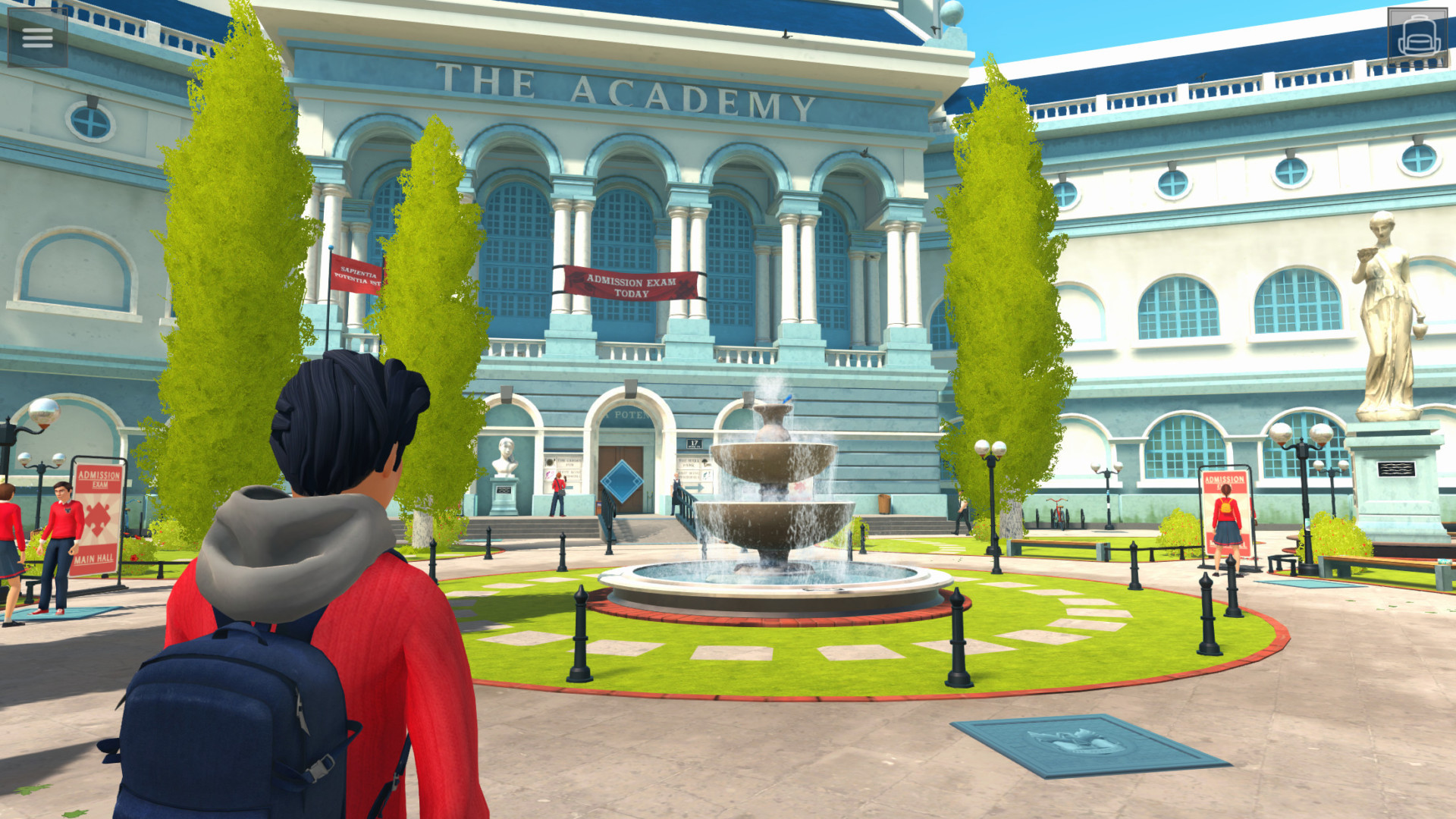Click the number 17 plaque above the entrance

[x=694, y=443]
